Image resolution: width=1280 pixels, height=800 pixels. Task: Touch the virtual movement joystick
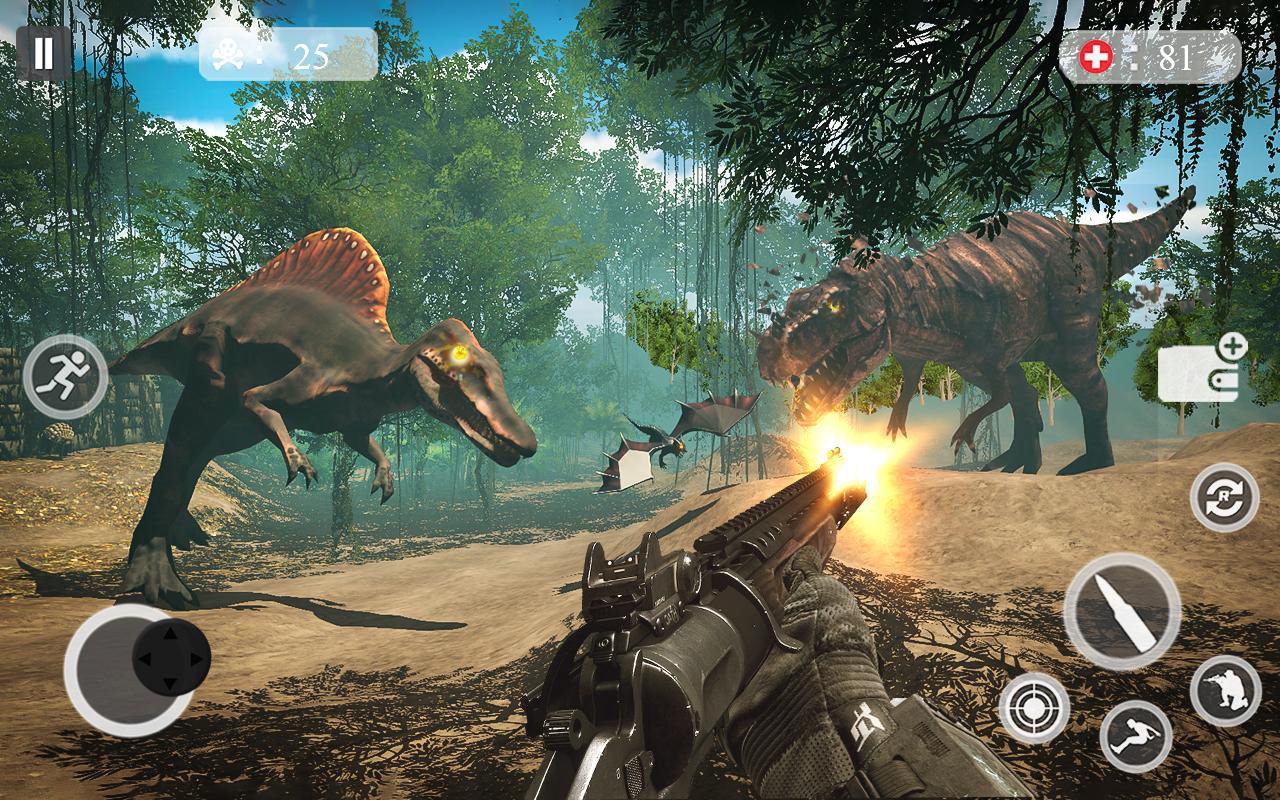(x=171, y=659)
